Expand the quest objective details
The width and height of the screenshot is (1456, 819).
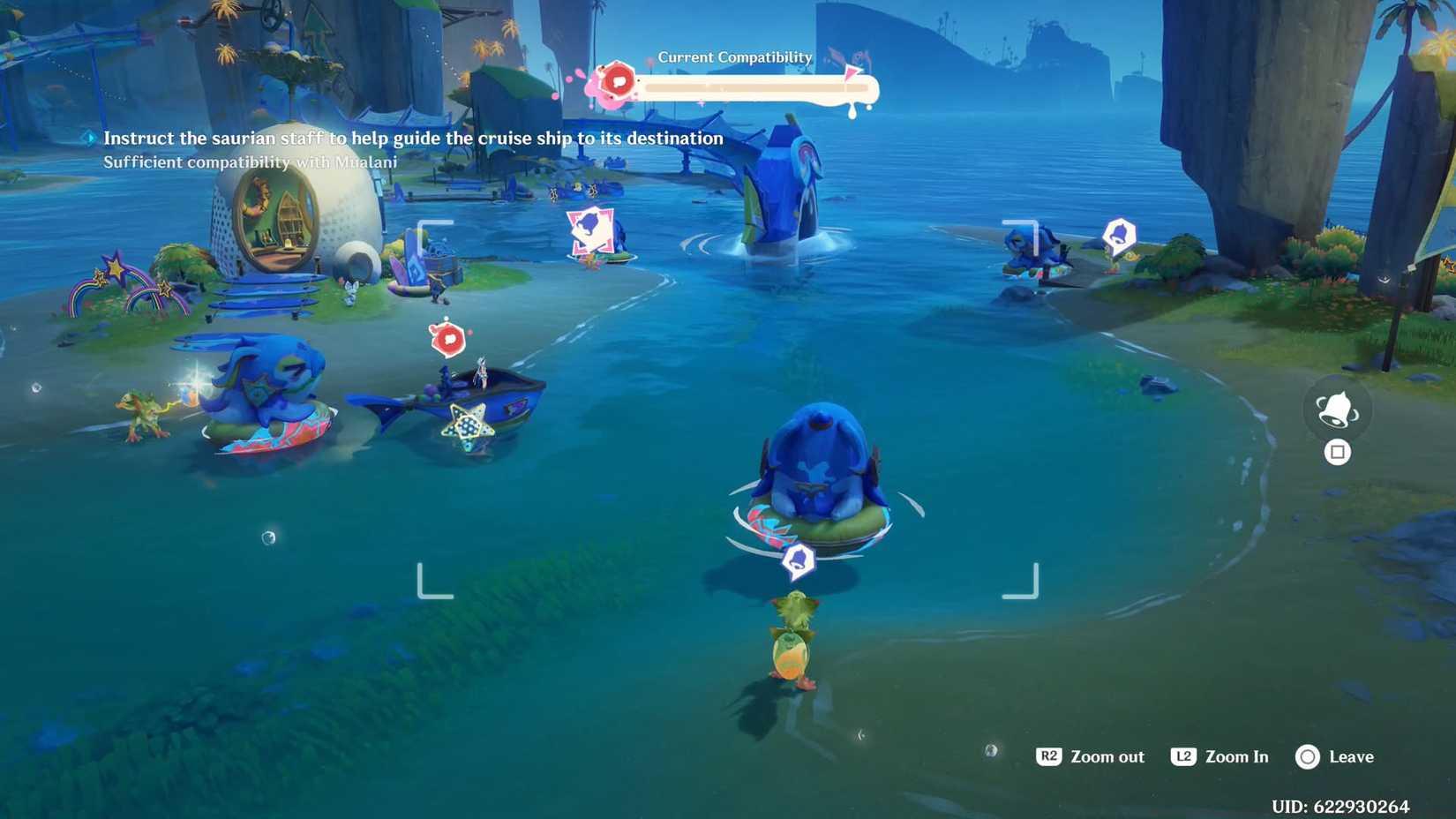pyautogui.click(x=413, y=138)
